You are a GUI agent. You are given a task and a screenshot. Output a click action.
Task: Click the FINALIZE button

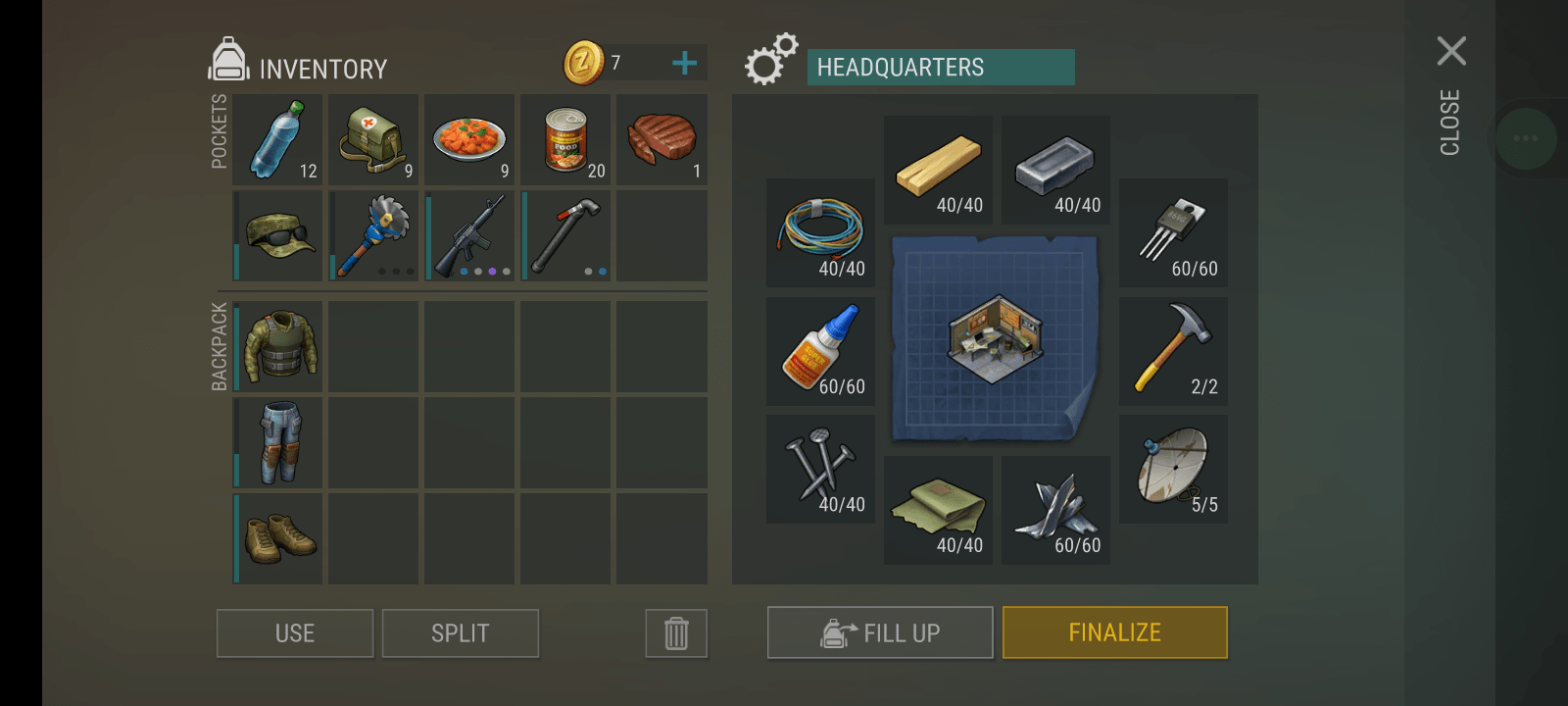tap(1114, 632)
